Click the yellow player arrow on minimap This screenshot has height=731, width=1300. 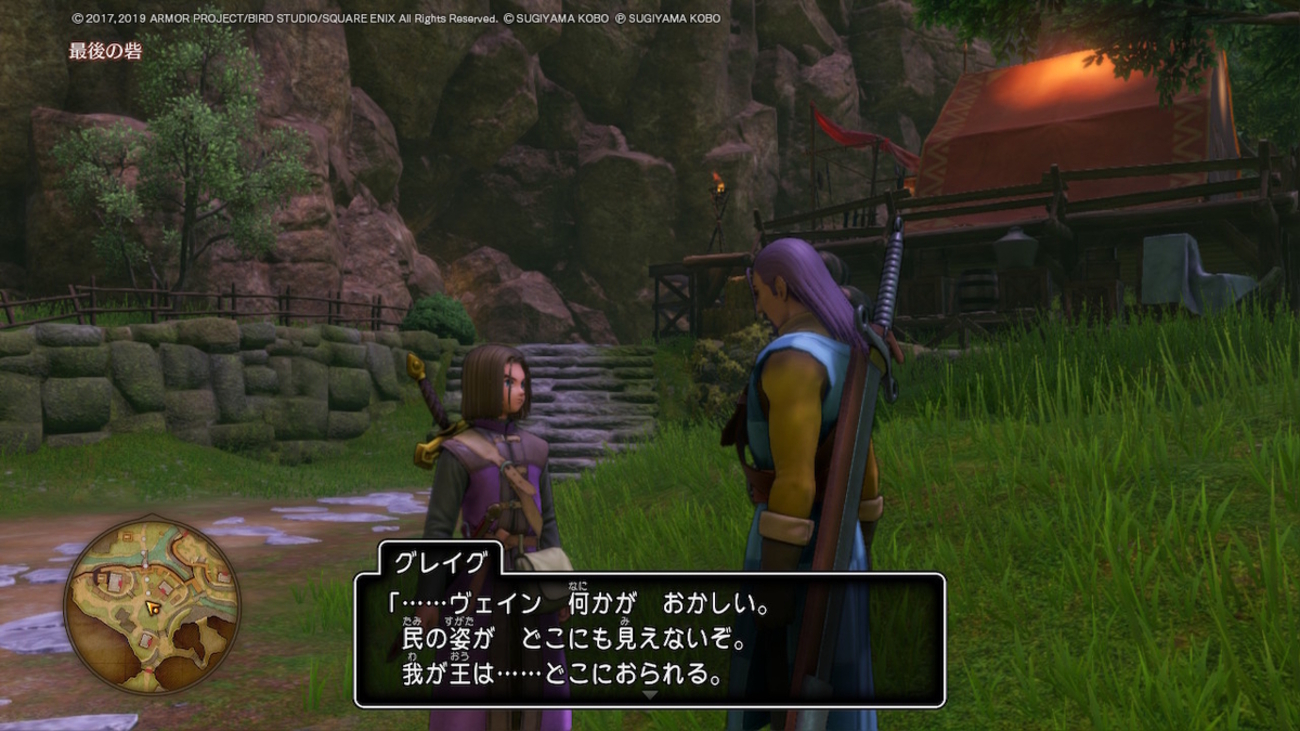tap(151, 606)
